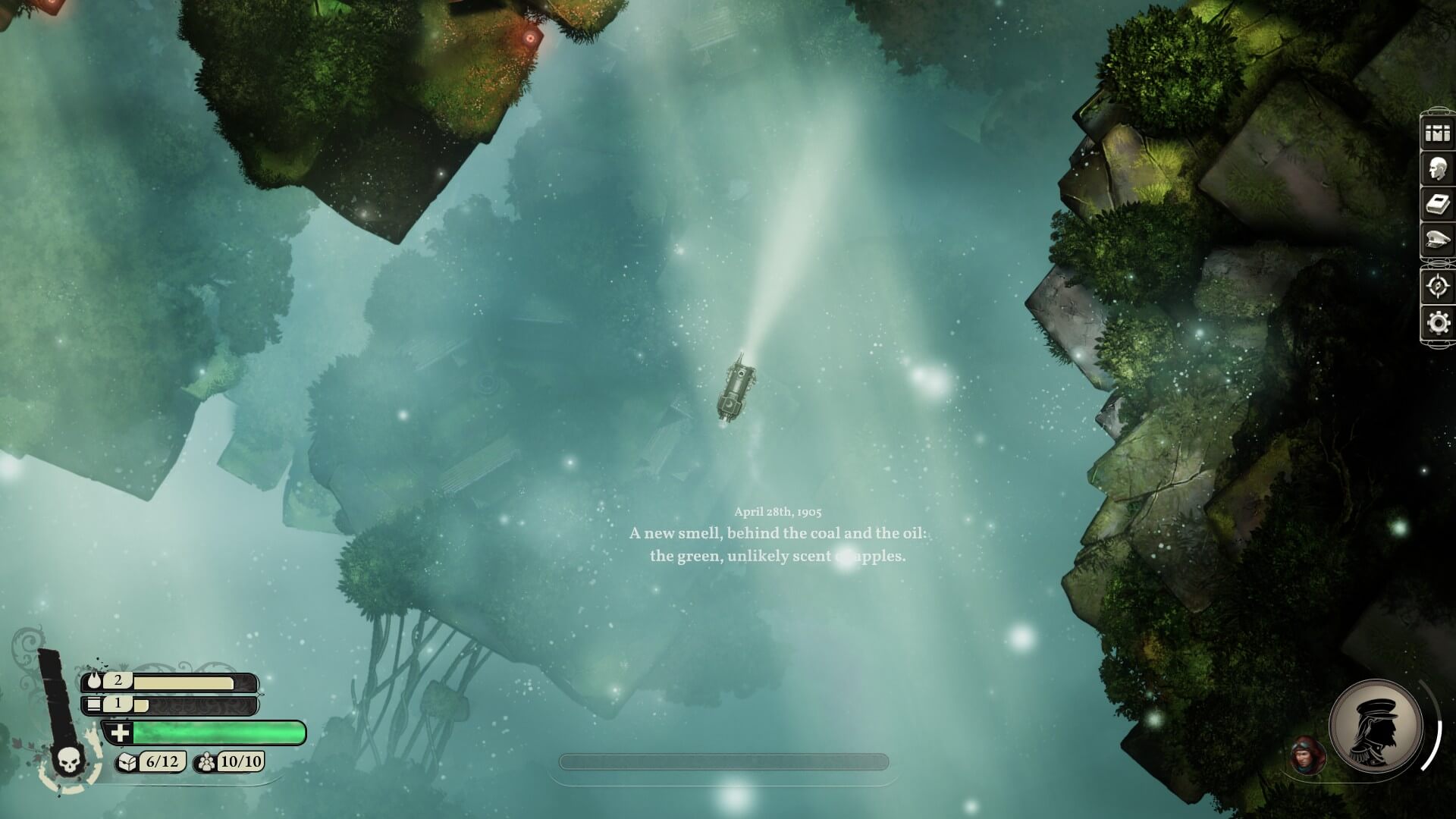Open the captain head profile icon
The image size is (1456, 819).
pyautogui.click(x=1437, y=170)
